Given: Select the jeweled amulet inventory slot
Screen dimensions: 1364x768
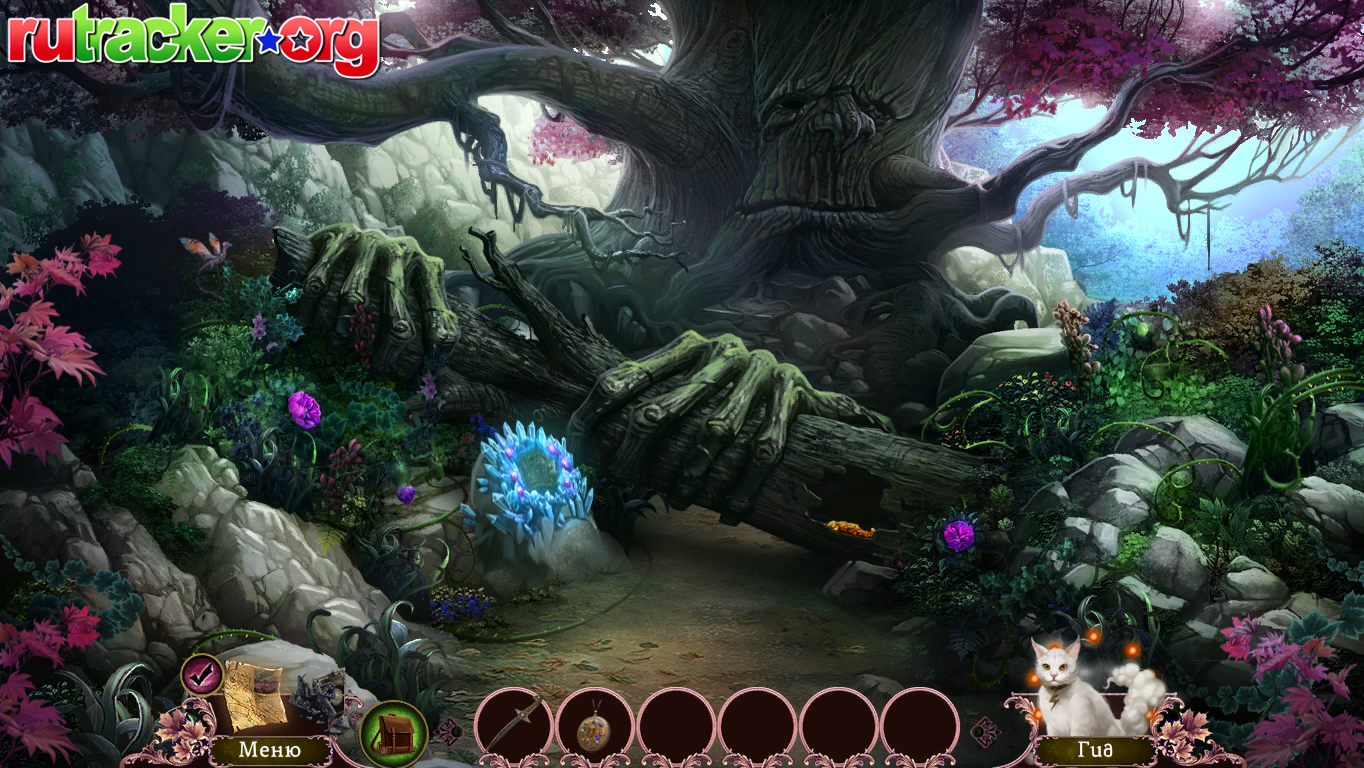Looking at the screenshot, I should pyautogui.click(x=595, y=727).
